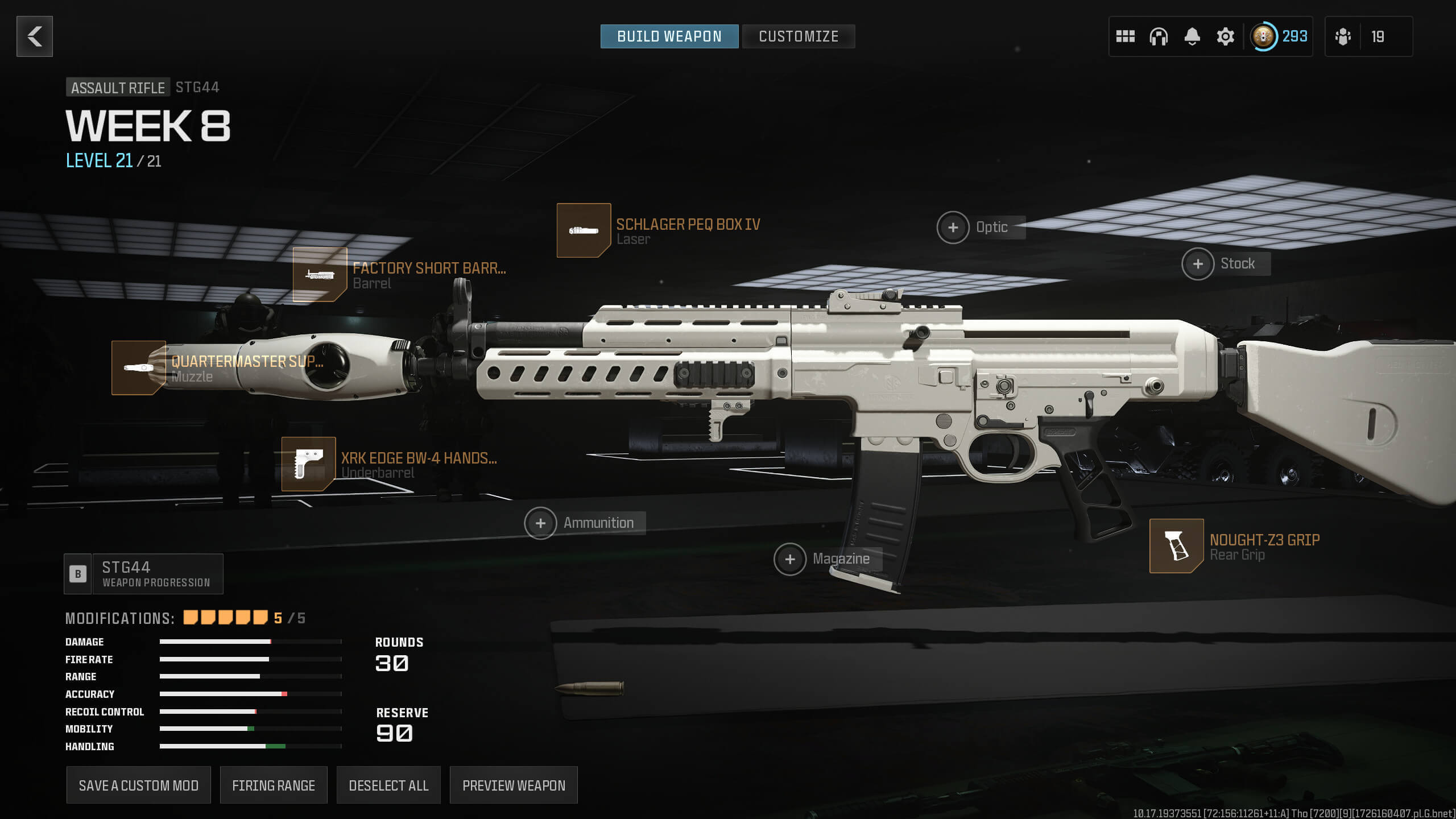The image size is (1456, 819).
Task: Click Save a Custom Mod
Action: click(x=138, y=785)
